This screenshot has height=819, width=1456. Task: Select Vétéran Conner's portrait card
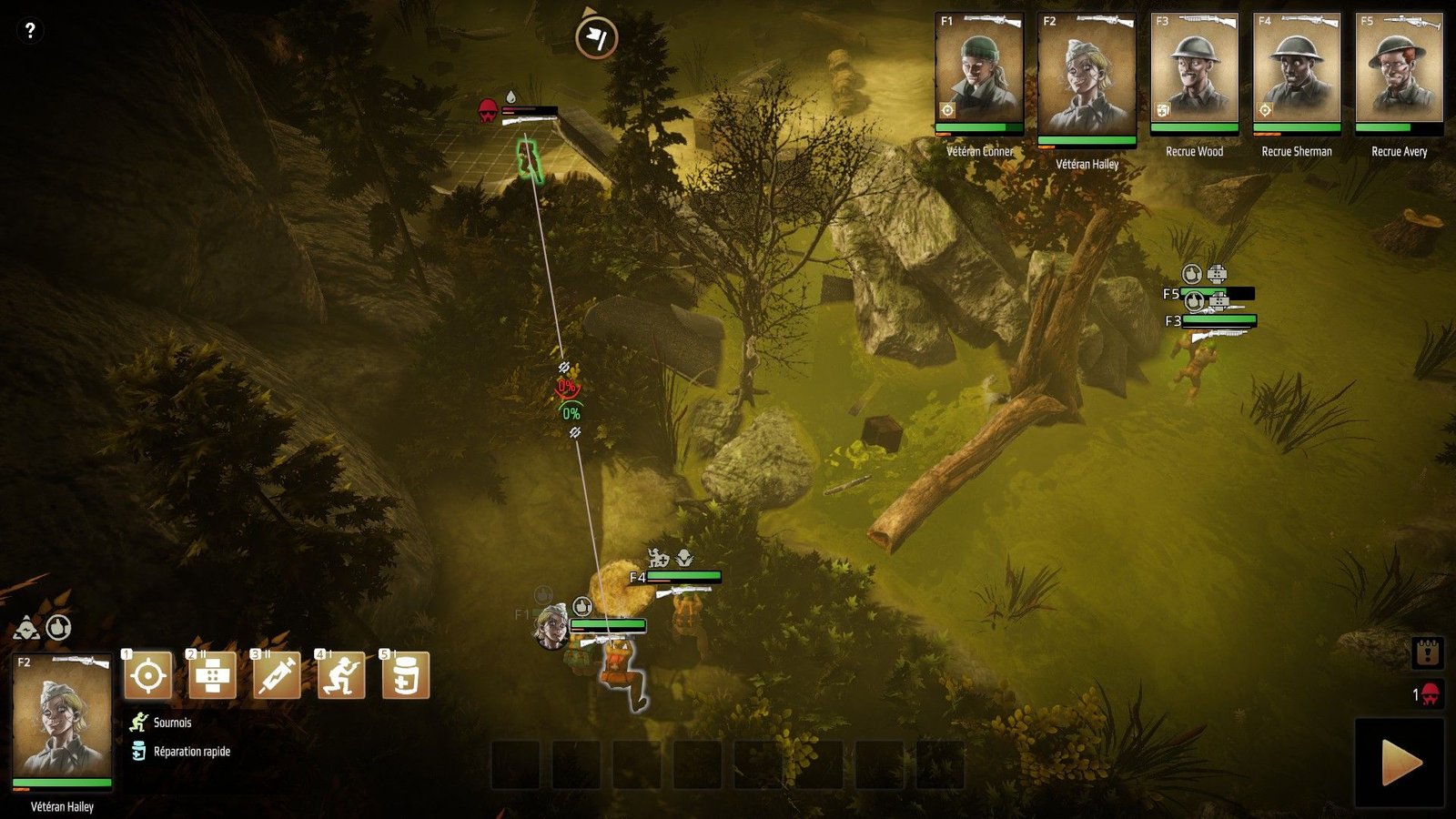tap(979, 72)
